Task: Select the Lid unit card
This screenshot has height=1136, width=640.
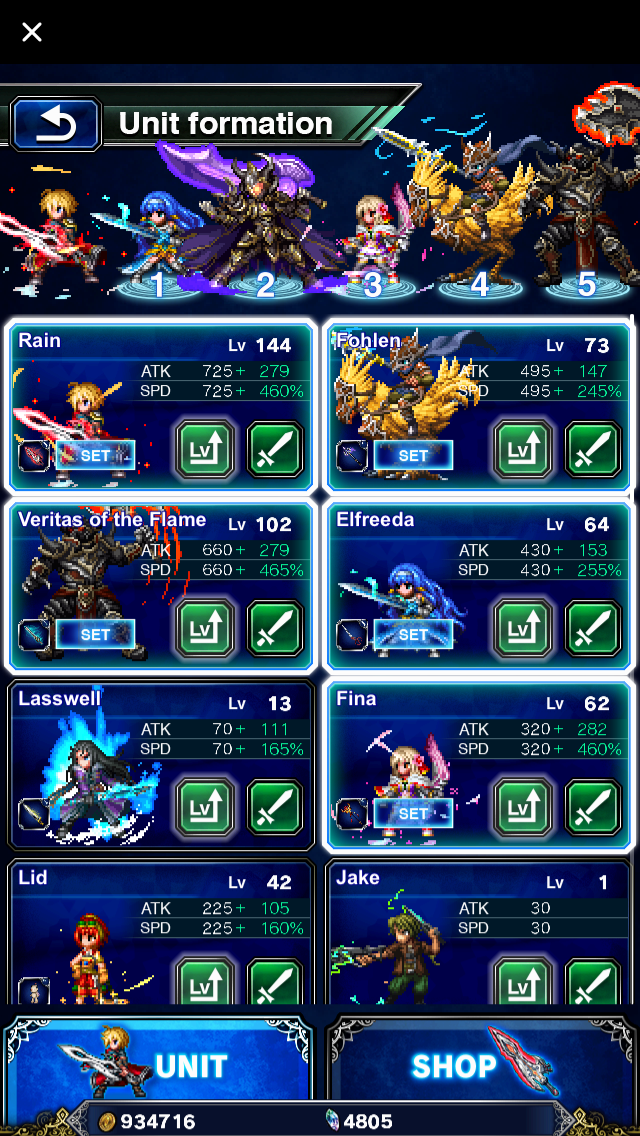Action: (90, 930)
